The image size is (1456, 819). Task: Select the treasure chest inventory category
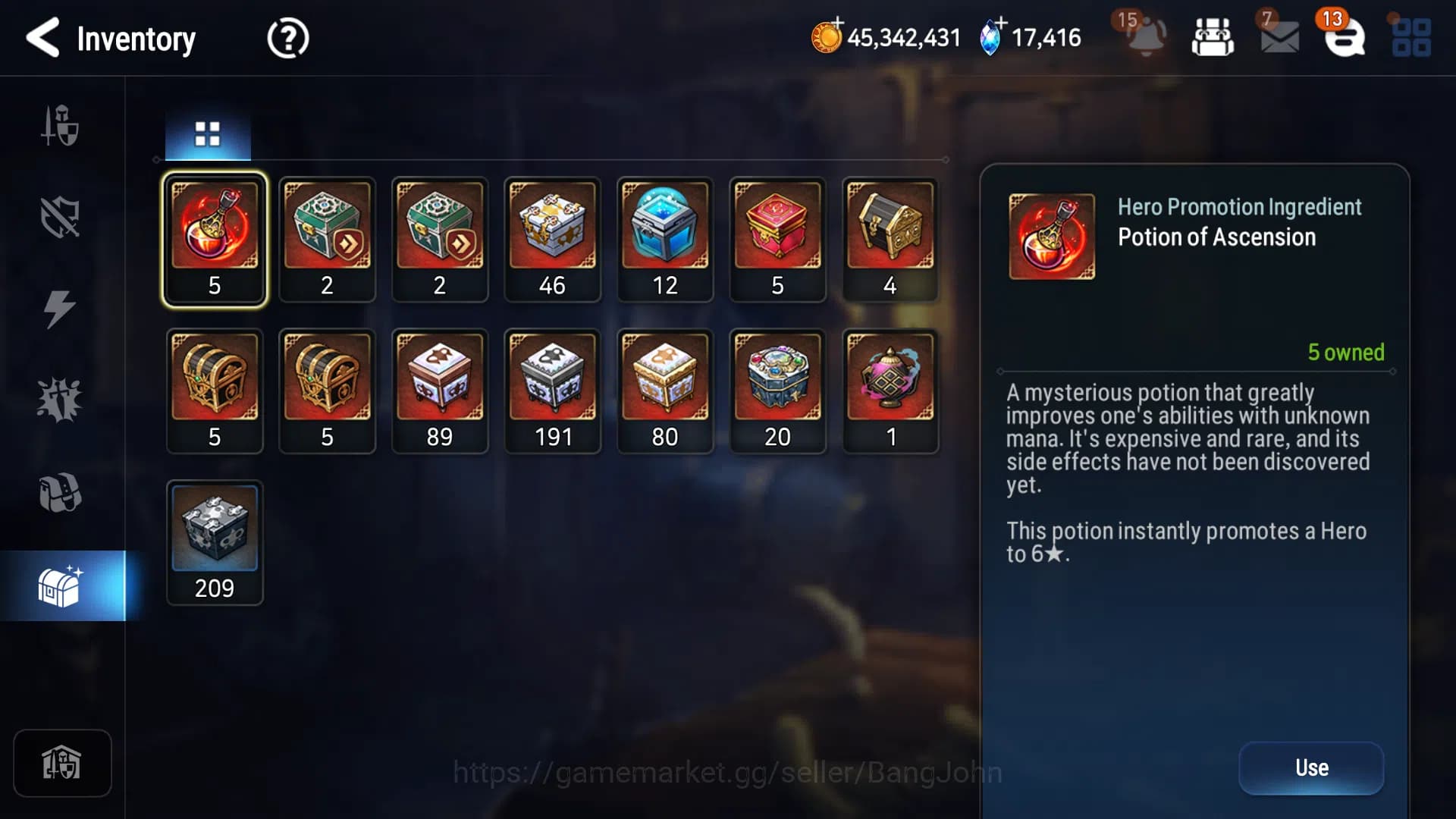coord(59,584)
